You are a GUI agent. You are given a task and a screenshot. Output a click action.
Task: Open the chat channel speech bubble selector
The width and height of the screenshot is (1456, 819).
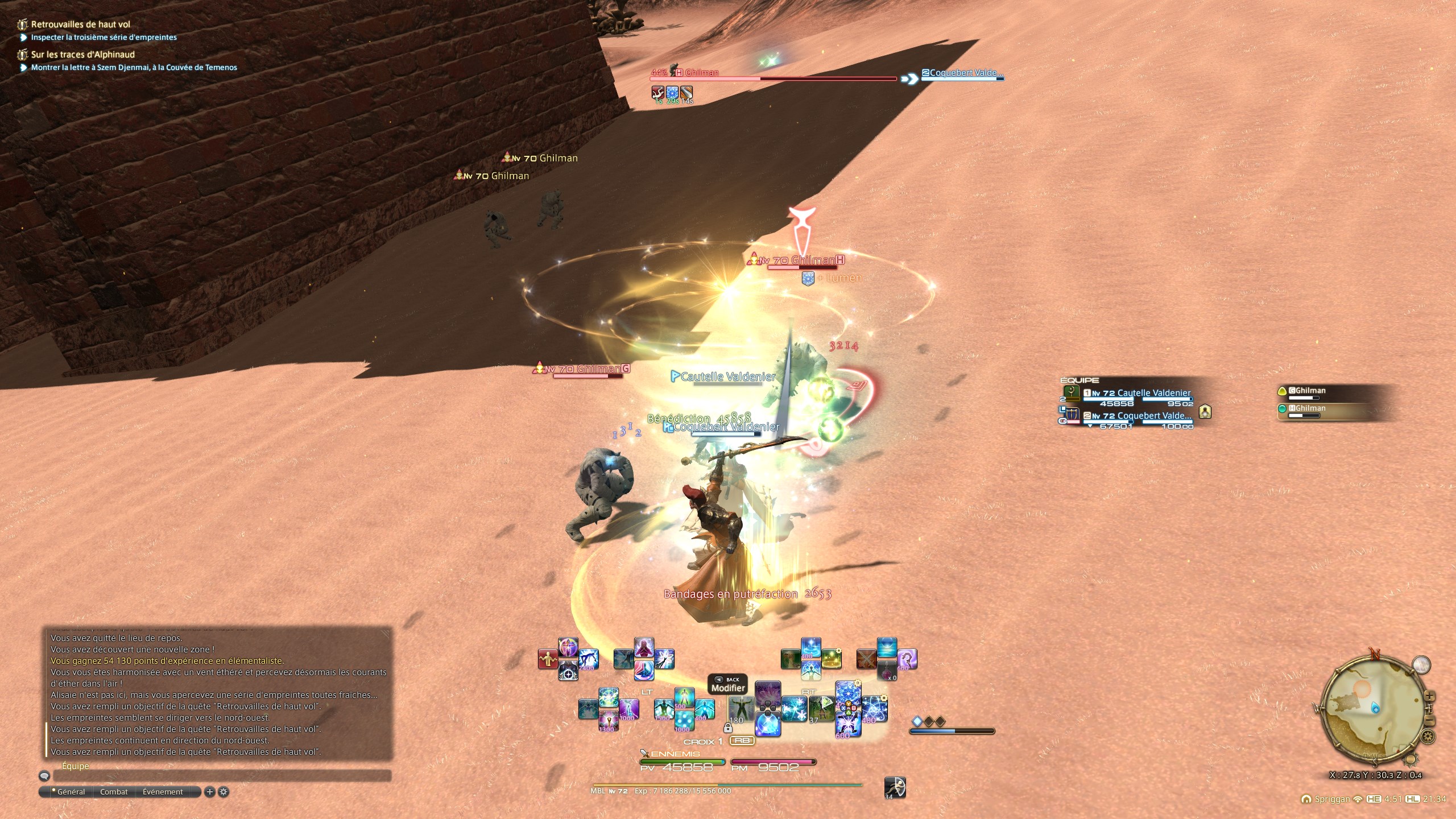pos(44,776)
